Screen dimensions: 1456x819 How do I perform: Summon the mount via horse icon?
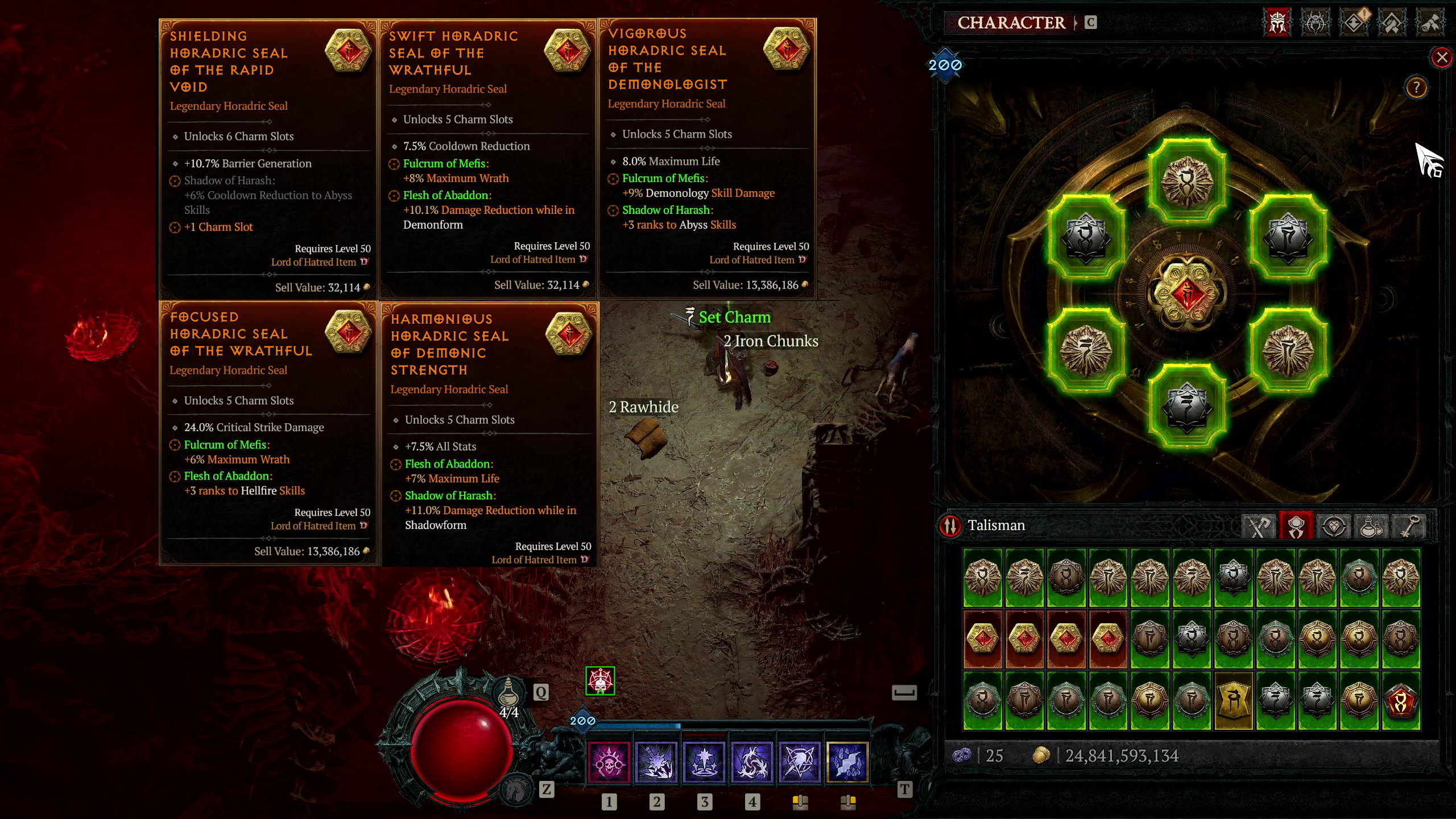click(516, 789)
